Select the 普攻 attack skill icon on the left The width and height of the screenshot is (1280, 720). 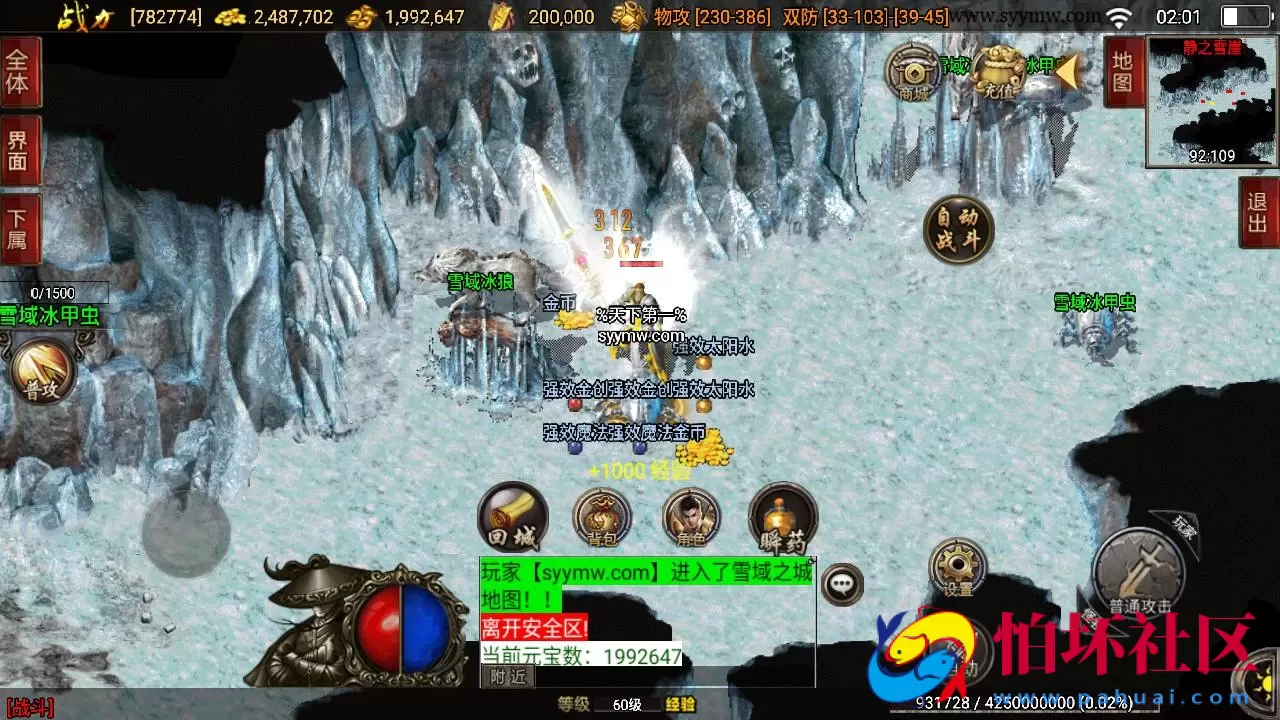40,370
